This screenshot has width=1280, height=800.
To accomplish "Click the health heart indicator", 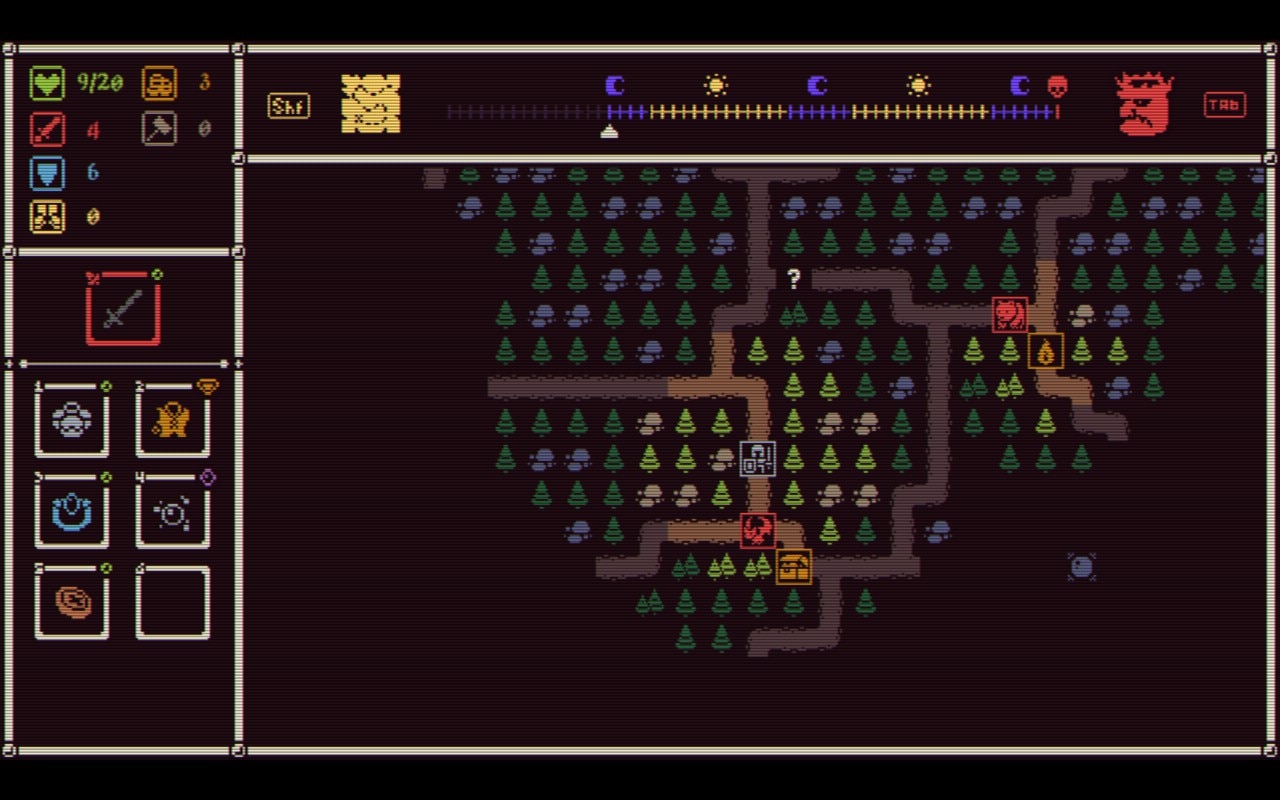I will point(47,83).
